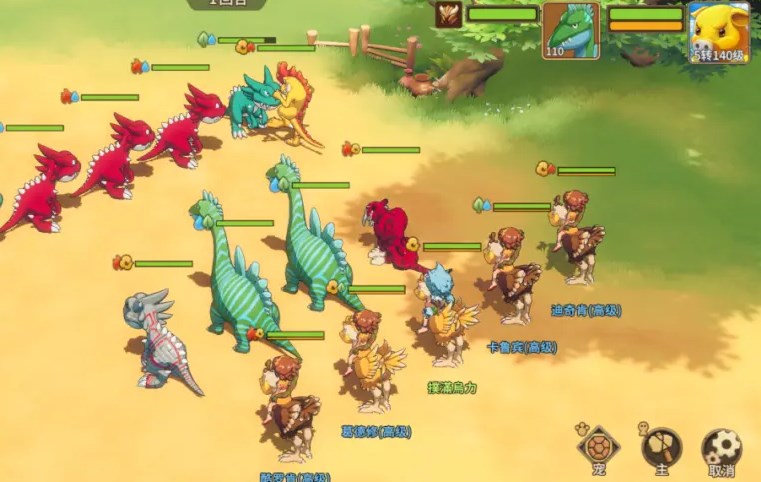Click the claw buff icon by the pet bar
This screenshot has width=761, height=482.
tap(448, 15)
